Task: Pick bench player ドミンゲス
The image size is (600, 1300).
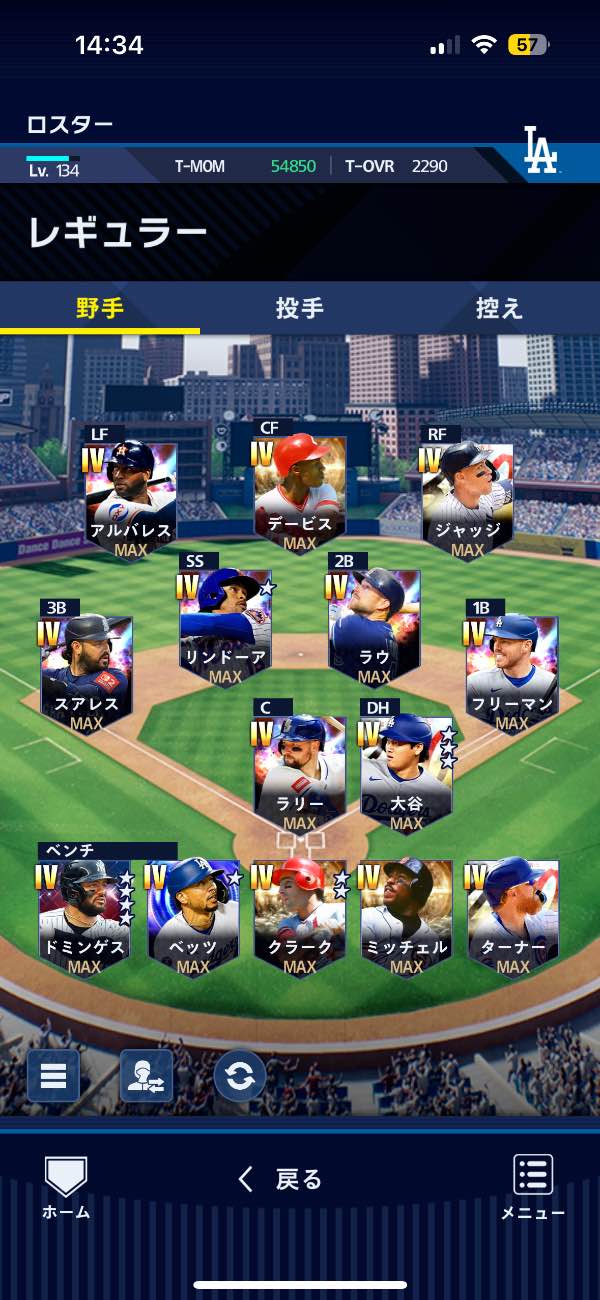Action: pyautogui.click(x=85, y=917)
